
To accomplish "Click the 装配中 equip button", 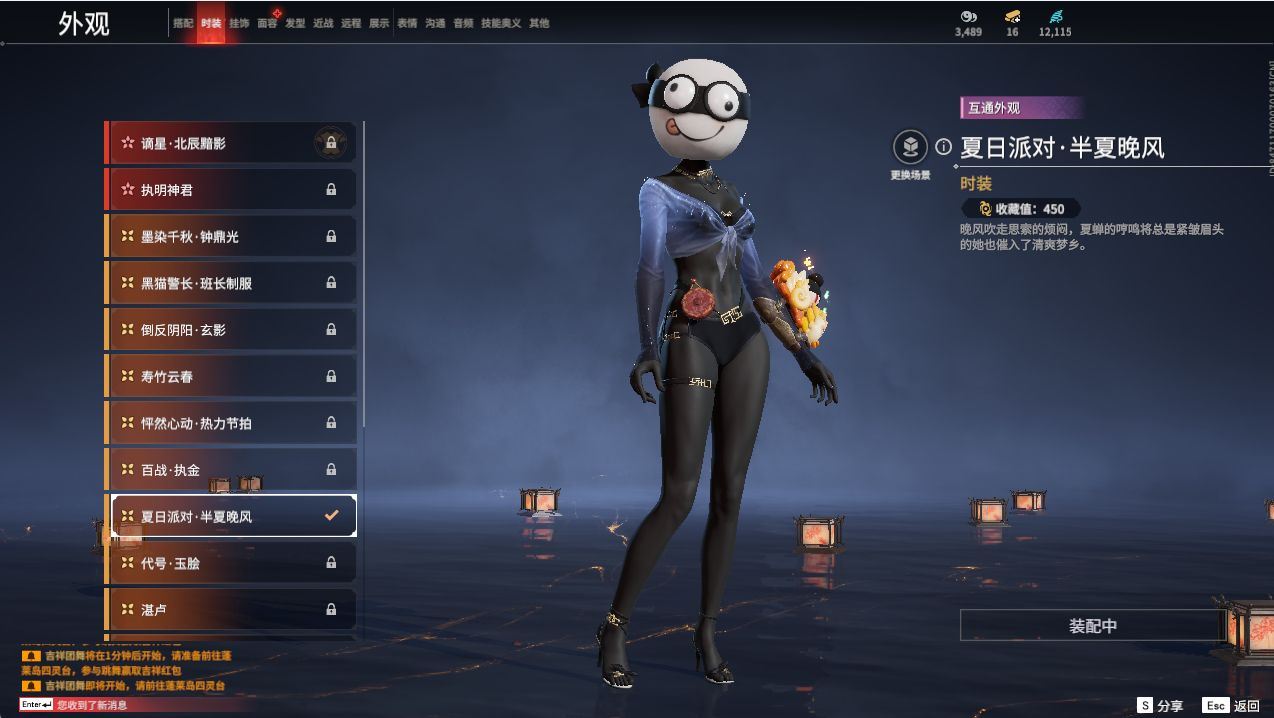I will (1092, 626).
